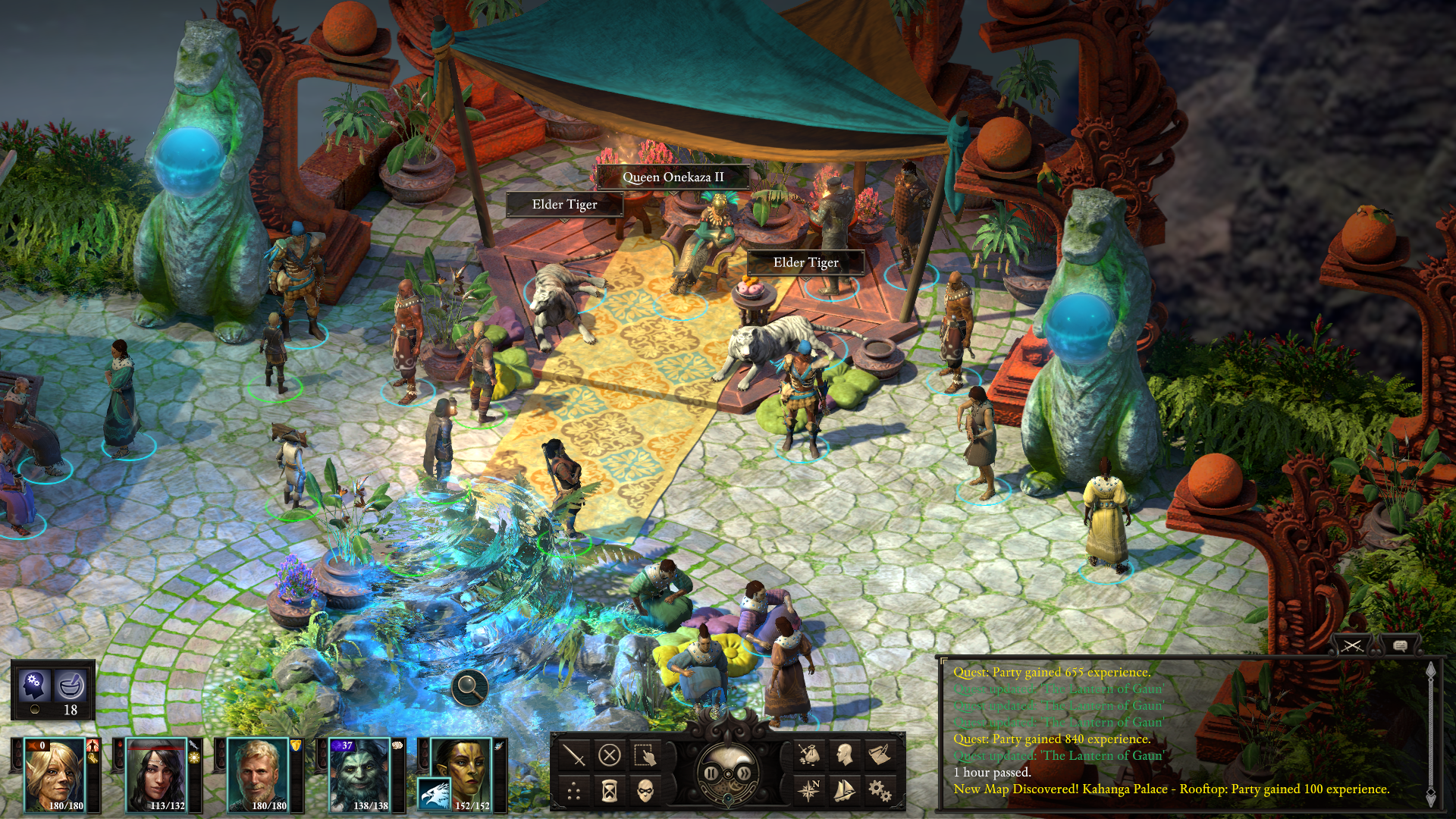Open the inventory loot bag icon
This screenshot has height=819, width=1456.
pyautogui.click(x=809, y=755)
